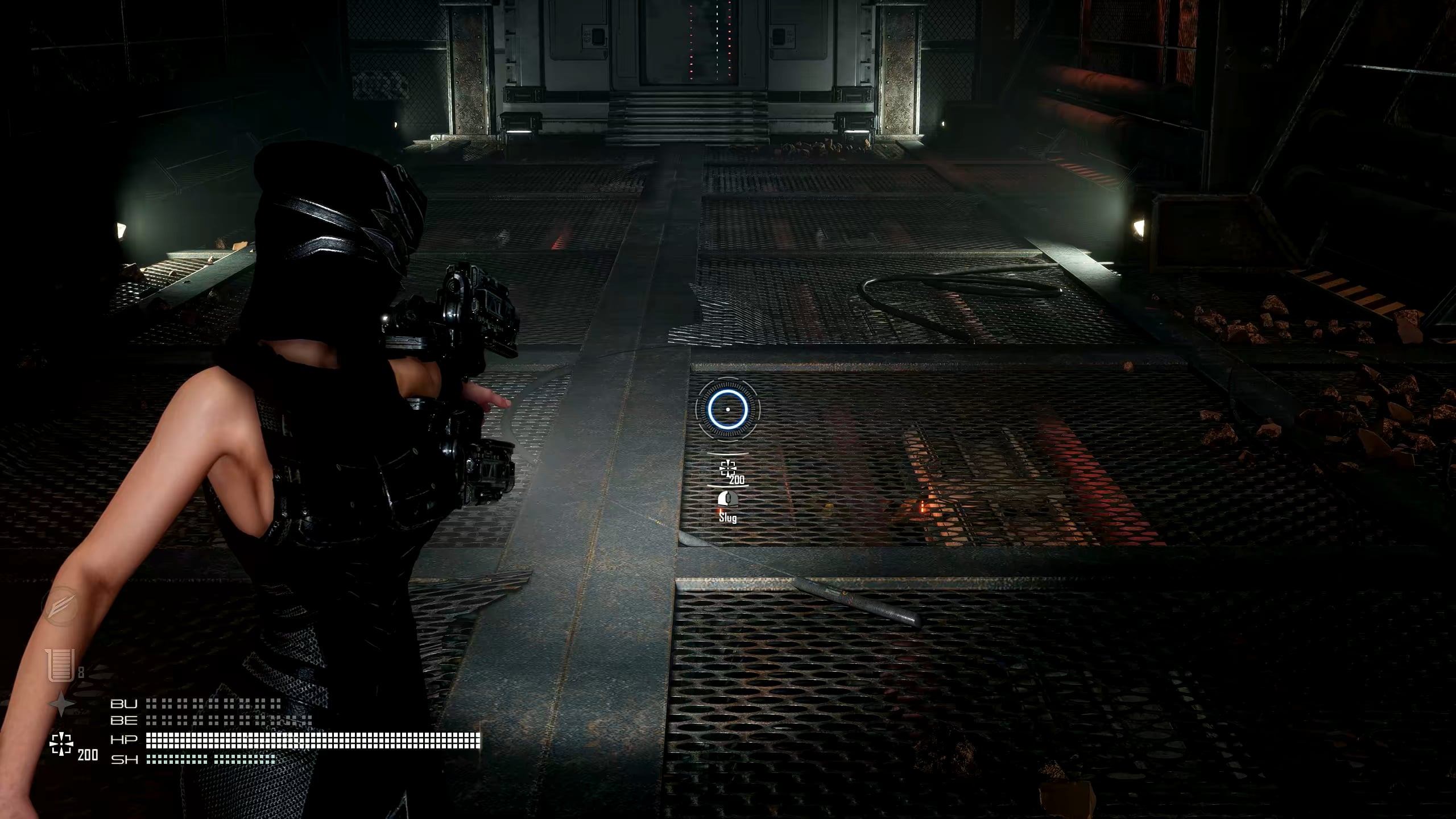Choose the Slug ammo type icon
The image size is (1456, 819).
727,499
